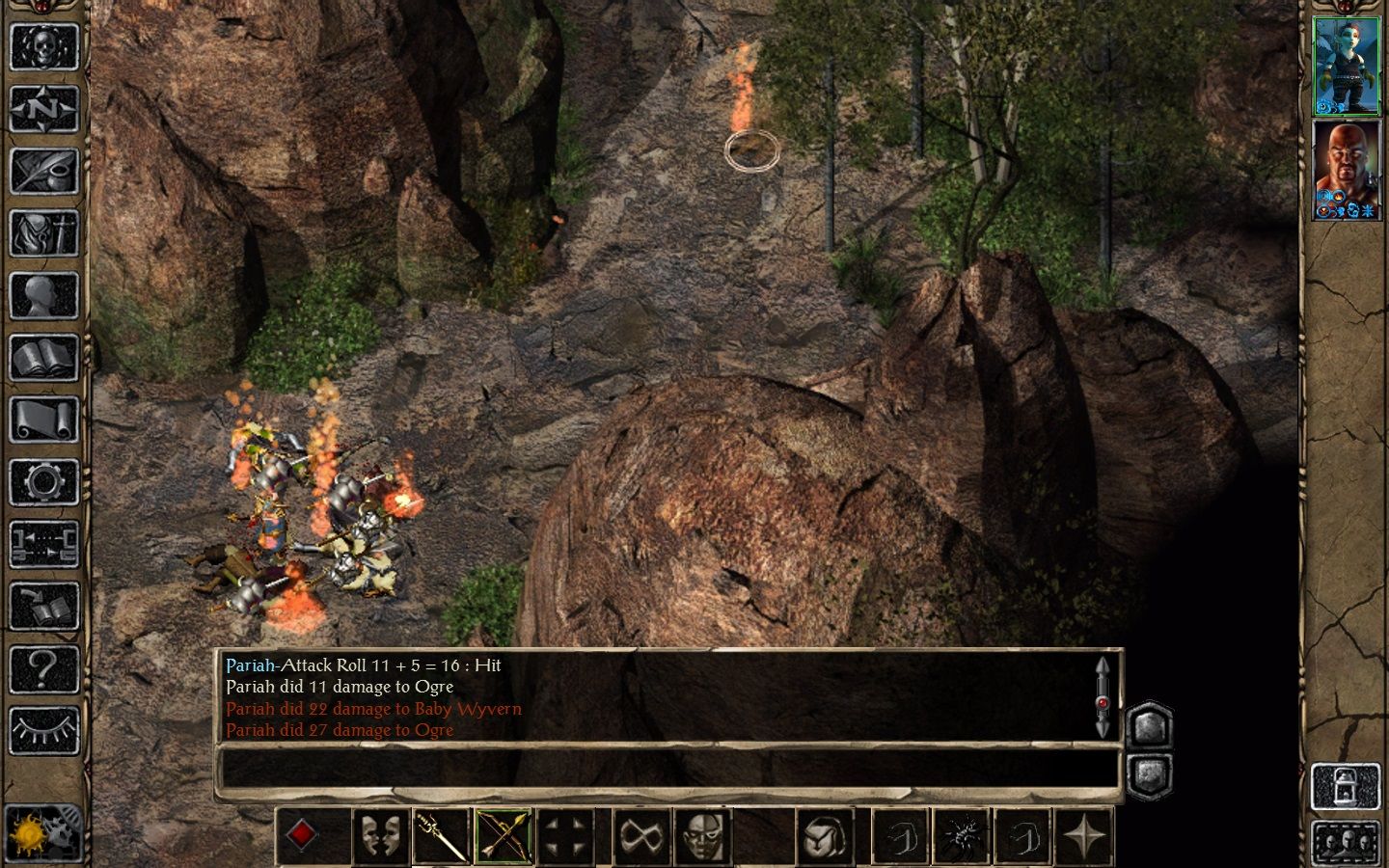Click the spider icon in the action bar
Image resolution: width=1389 pixels, height=868 pixels.
click(x=962, y=835)
